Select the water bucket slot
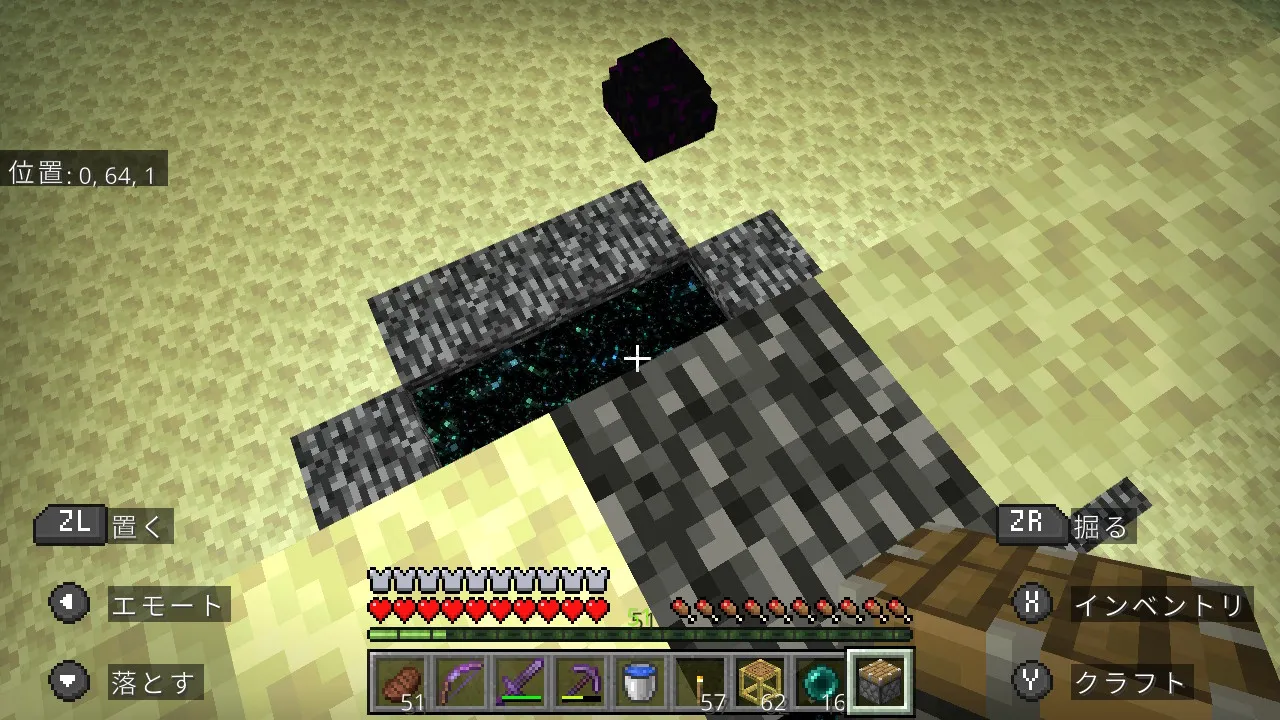This screenshot has height=720, width=1280. click(x=640, y=682)
